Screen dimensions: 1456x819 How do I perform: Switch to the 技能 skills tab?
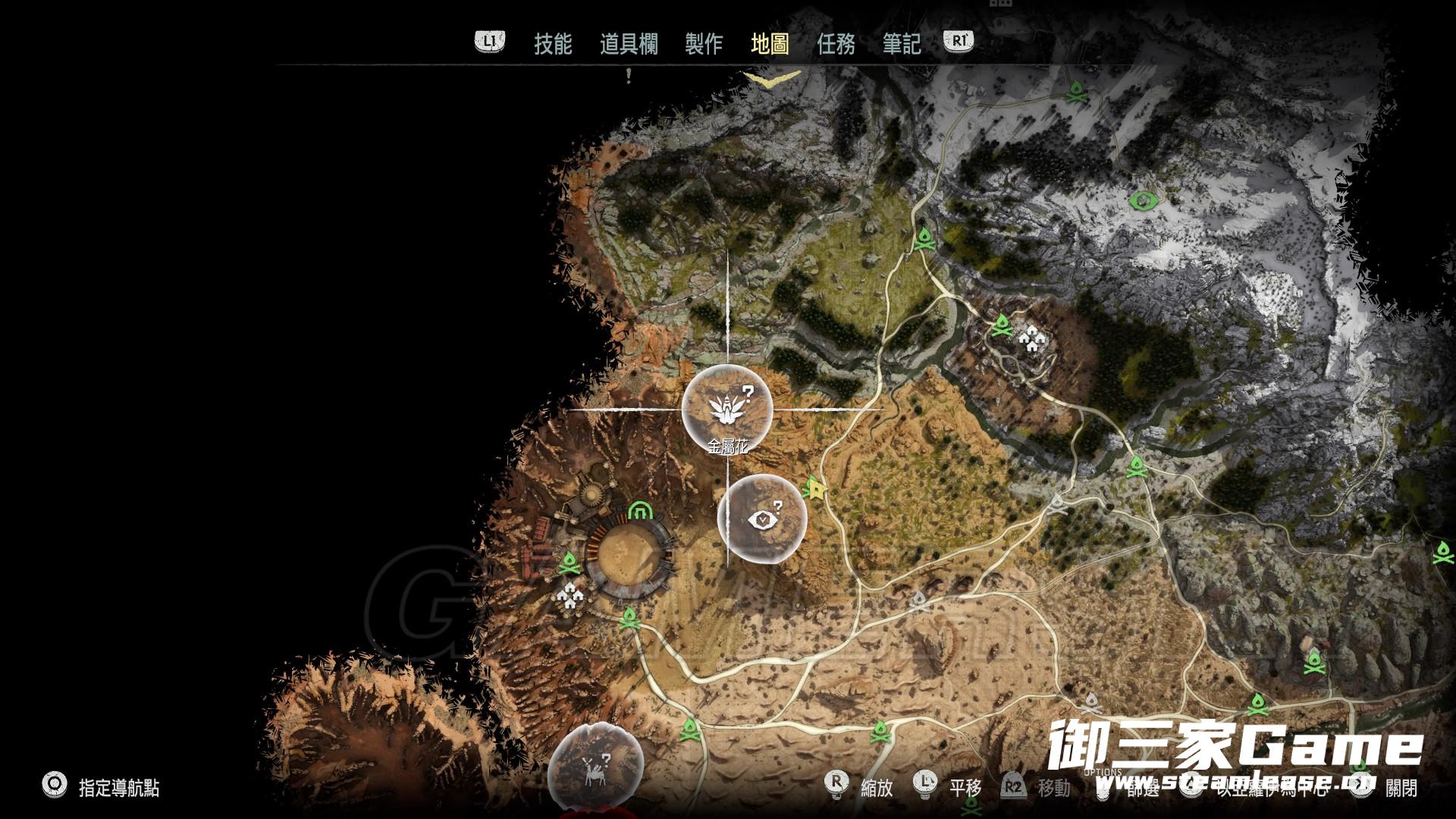pos(552,43)
